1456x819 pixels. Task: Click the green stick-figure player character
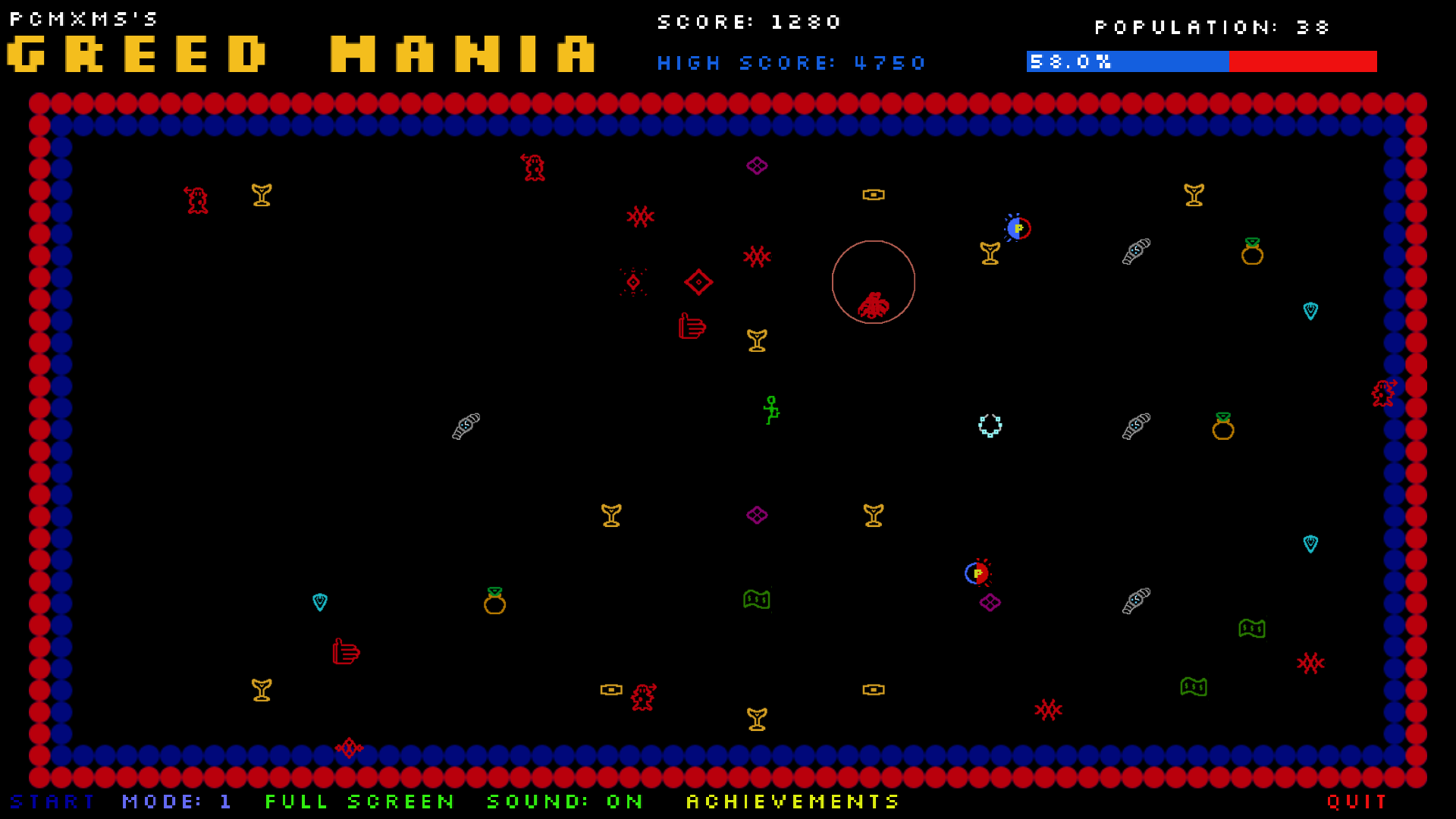(771, 410)
